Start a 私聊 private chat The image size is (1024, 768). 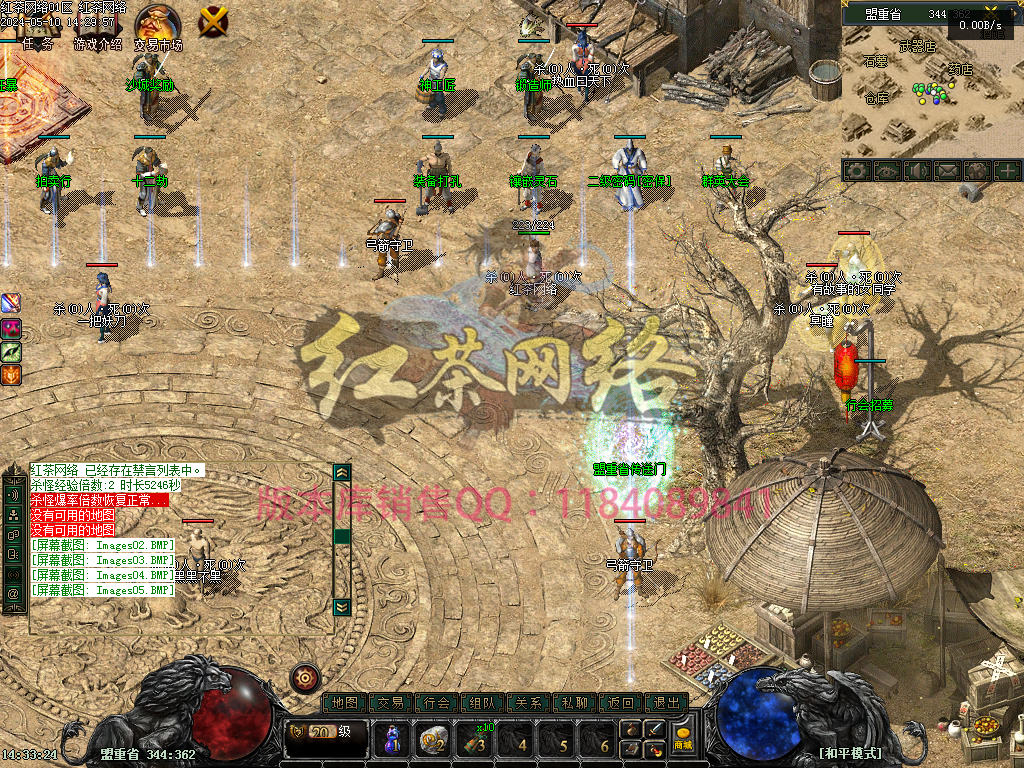point(575,703)
